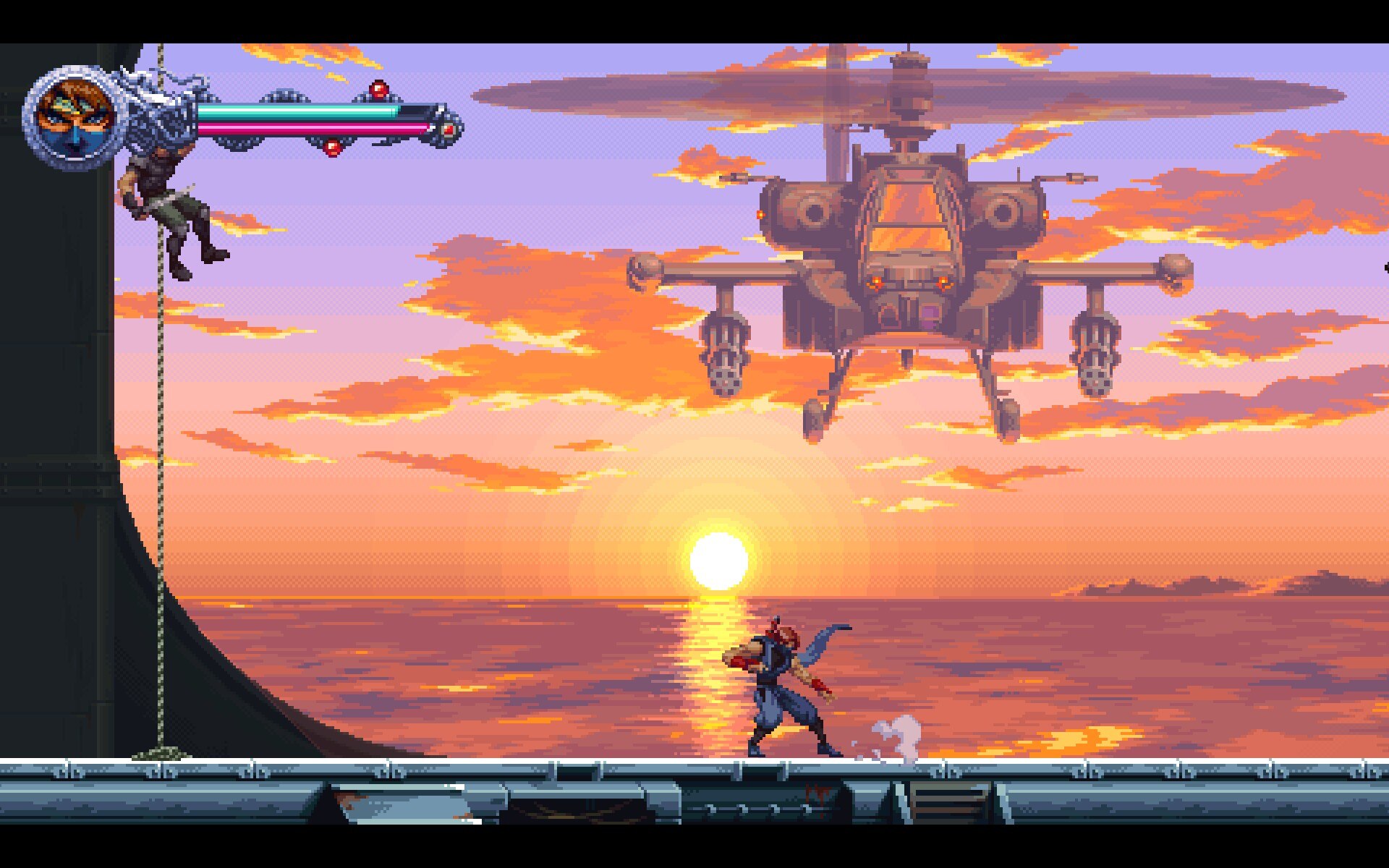Click the red orb at the health bar's right end
1389x868 pixels.
point(449,128)
